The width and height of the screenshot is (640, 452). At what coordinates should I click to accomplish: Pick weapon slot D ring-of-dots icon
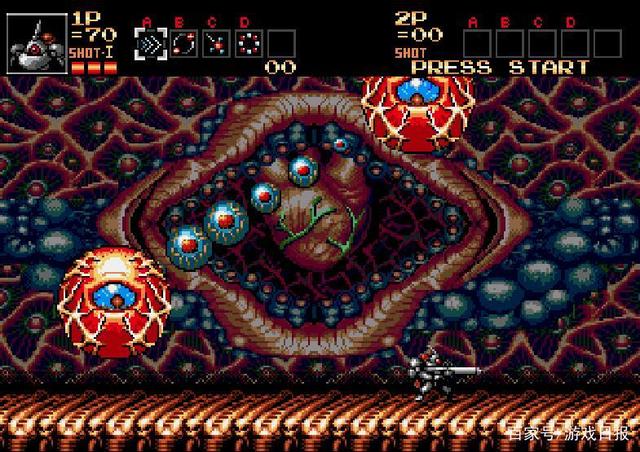(x=247, y=44)
